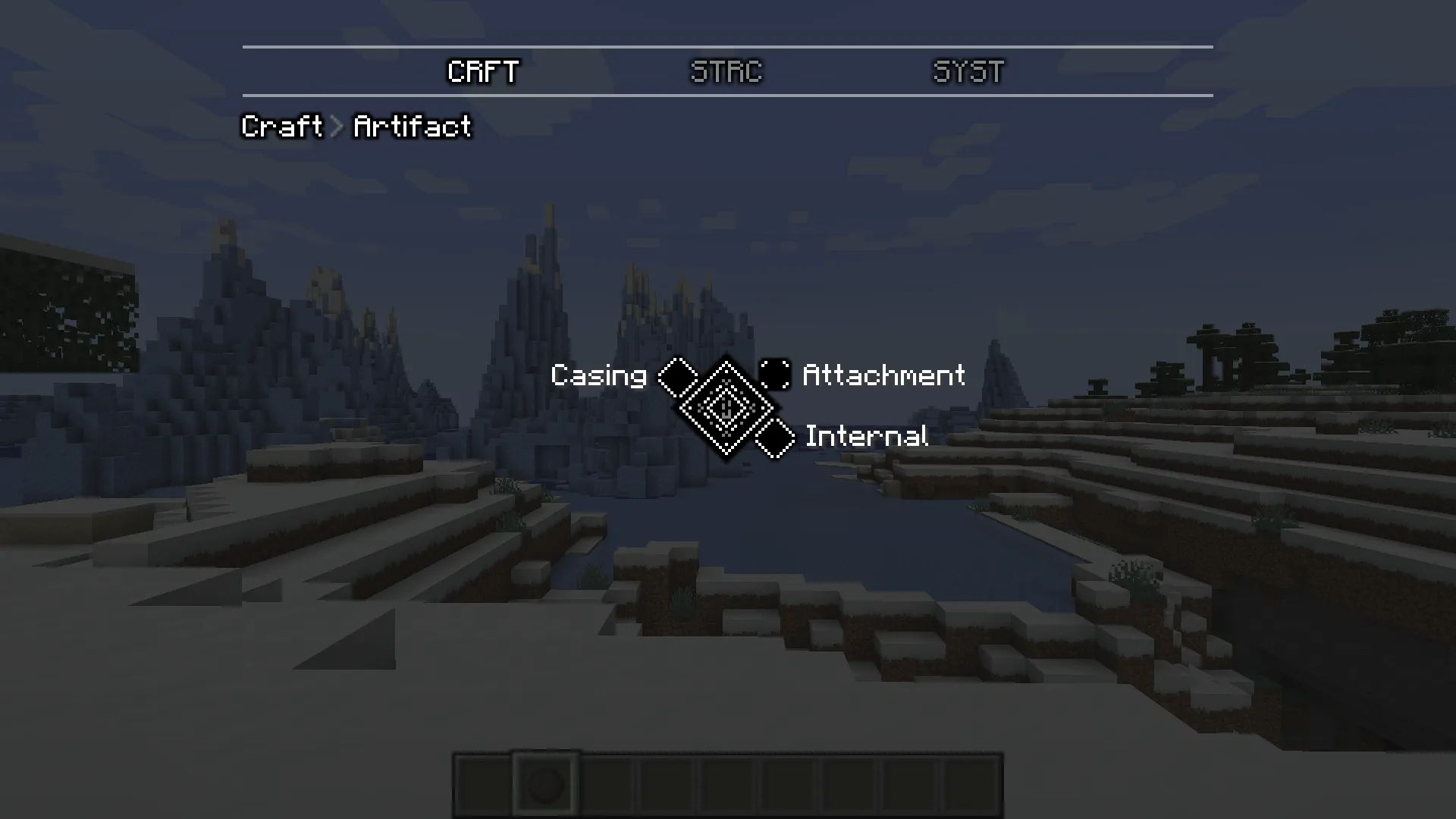Click the Internal text label
The image size is (1456, 819).
[867, 436]
